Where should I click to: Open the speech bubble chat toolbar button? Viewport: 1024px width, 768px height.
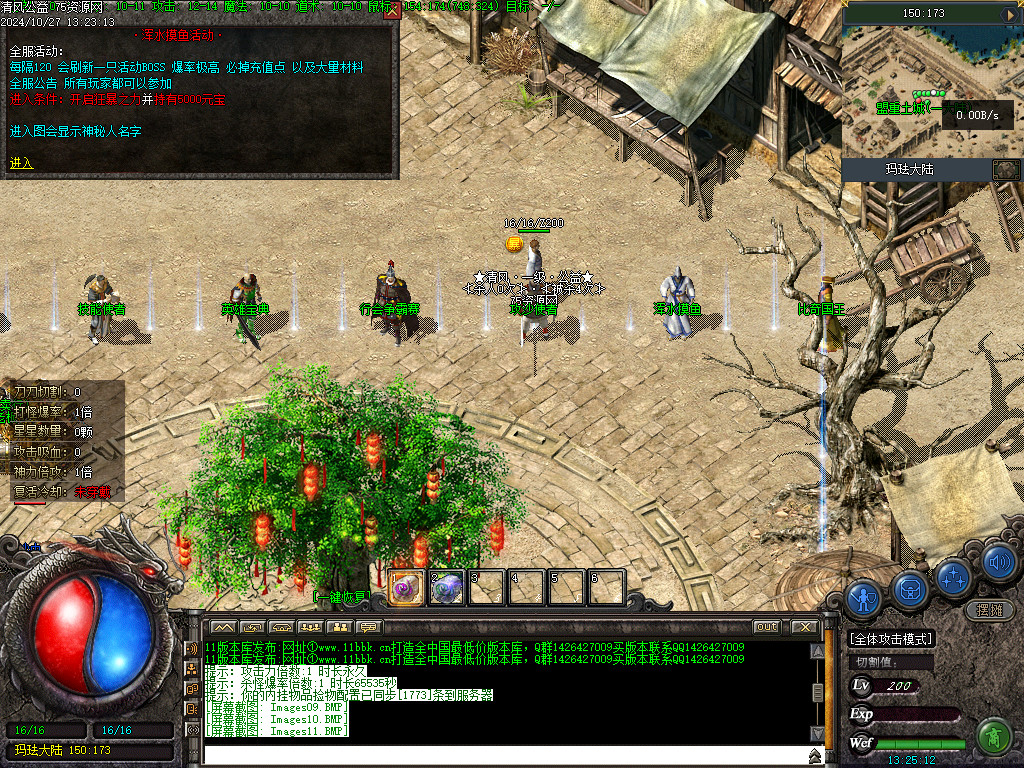370,627
